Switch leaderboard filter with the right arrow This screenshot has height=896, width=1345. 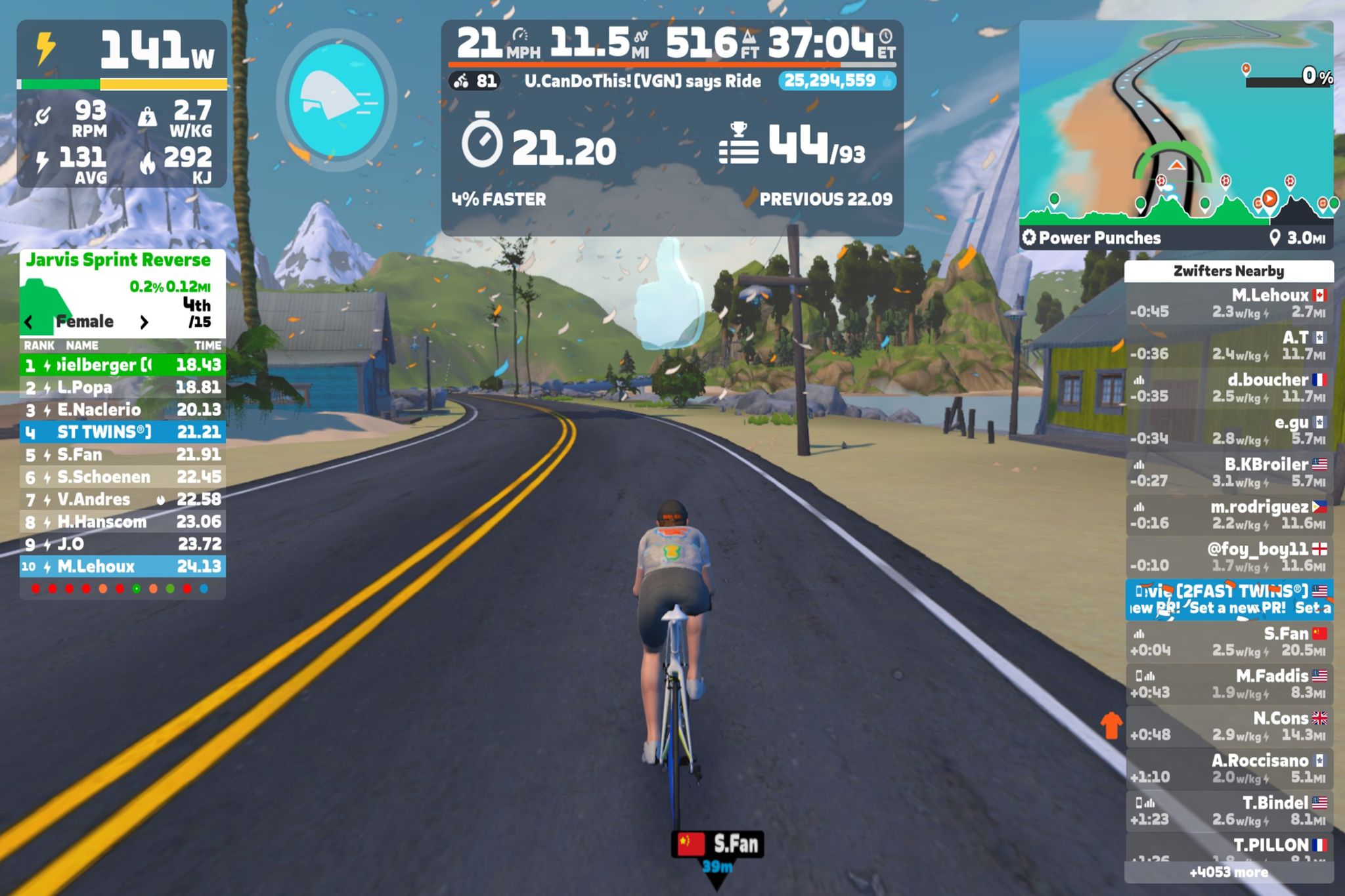(x=144, y=322)
